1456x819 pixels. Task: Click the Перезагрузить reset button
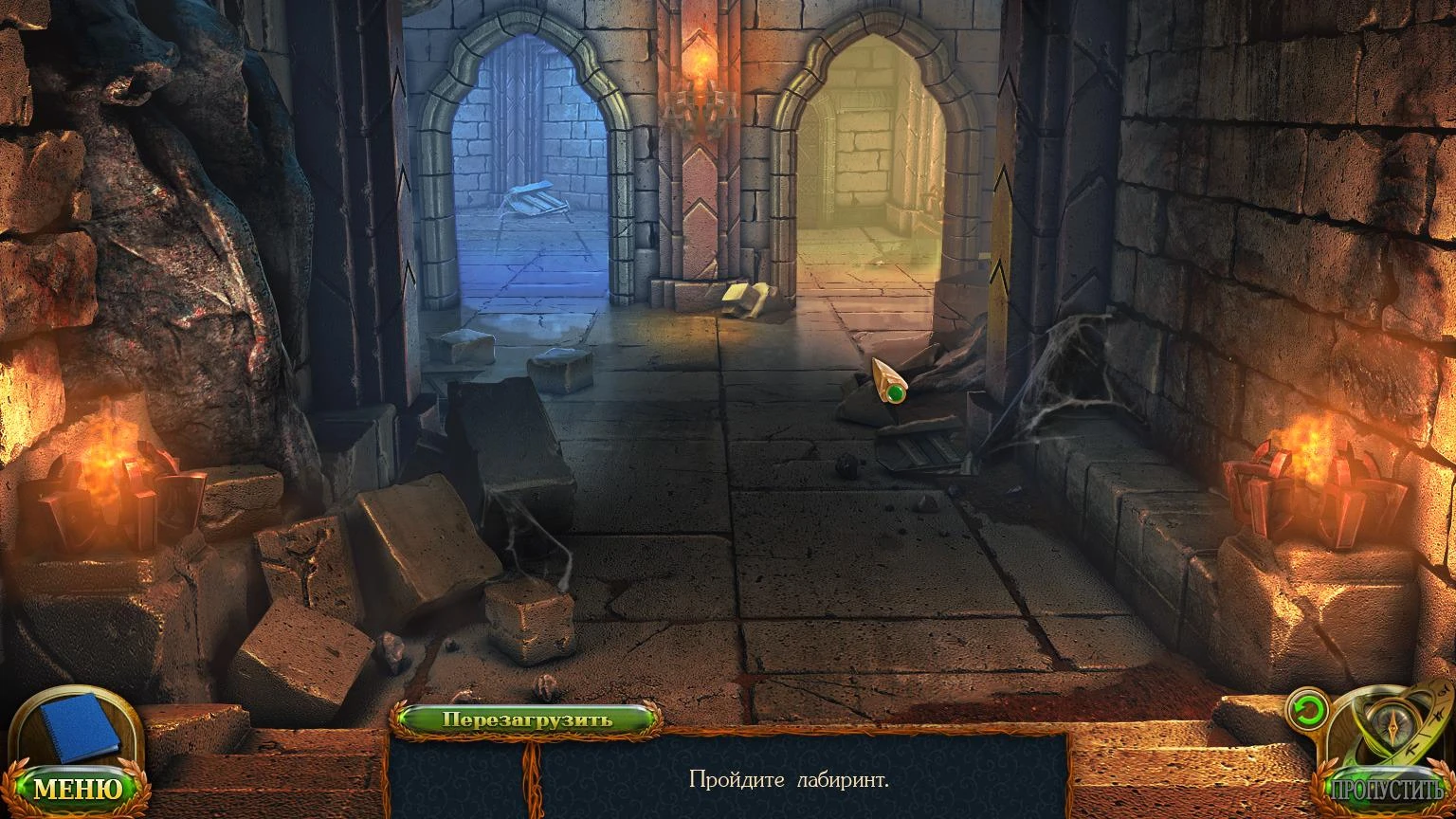pos(527,719)
